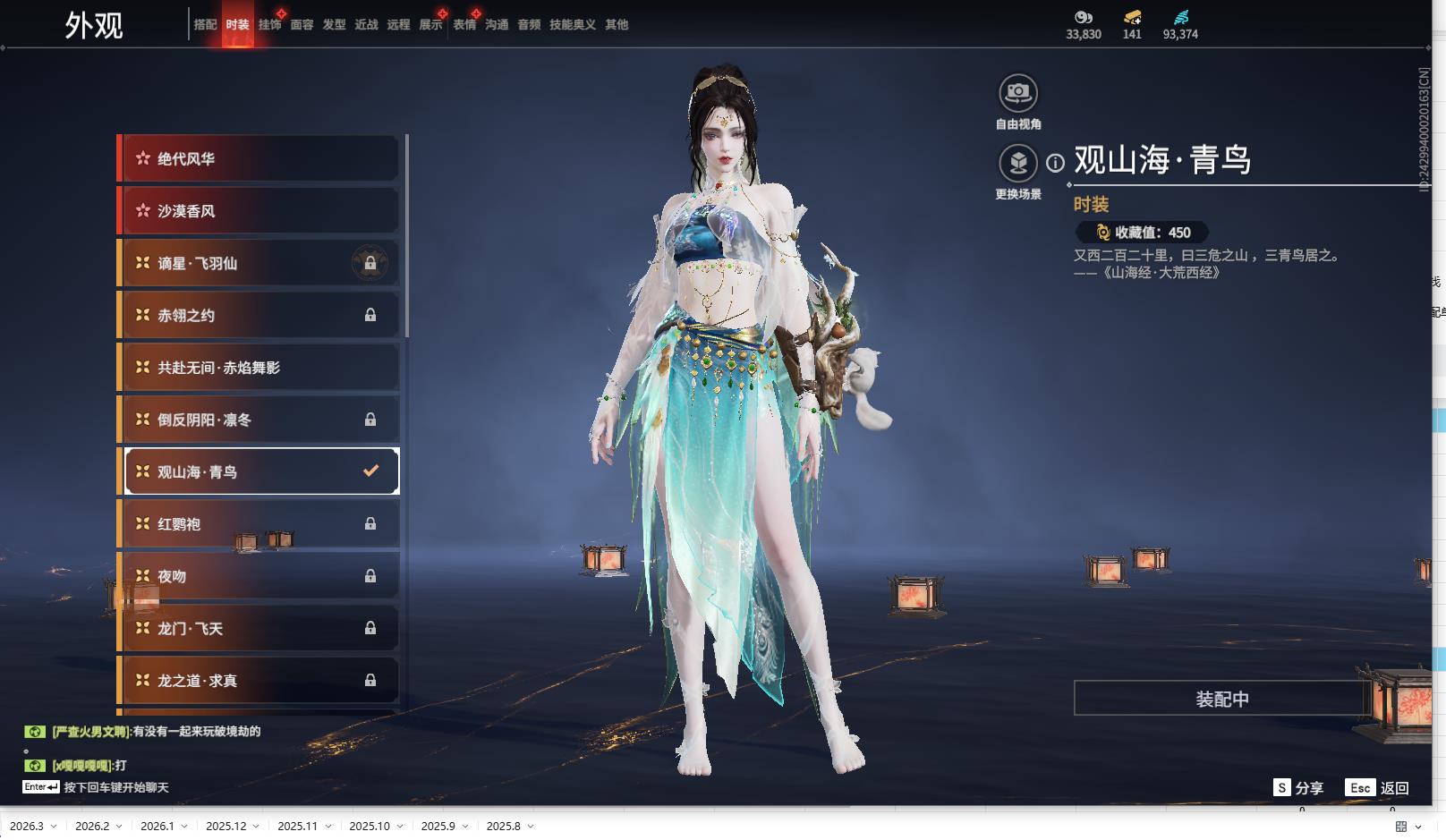This screenshot has height=840, width=1446.
Task: Choose 共赴无间·赤焰舞影 from the list
Action: point(259,368)
